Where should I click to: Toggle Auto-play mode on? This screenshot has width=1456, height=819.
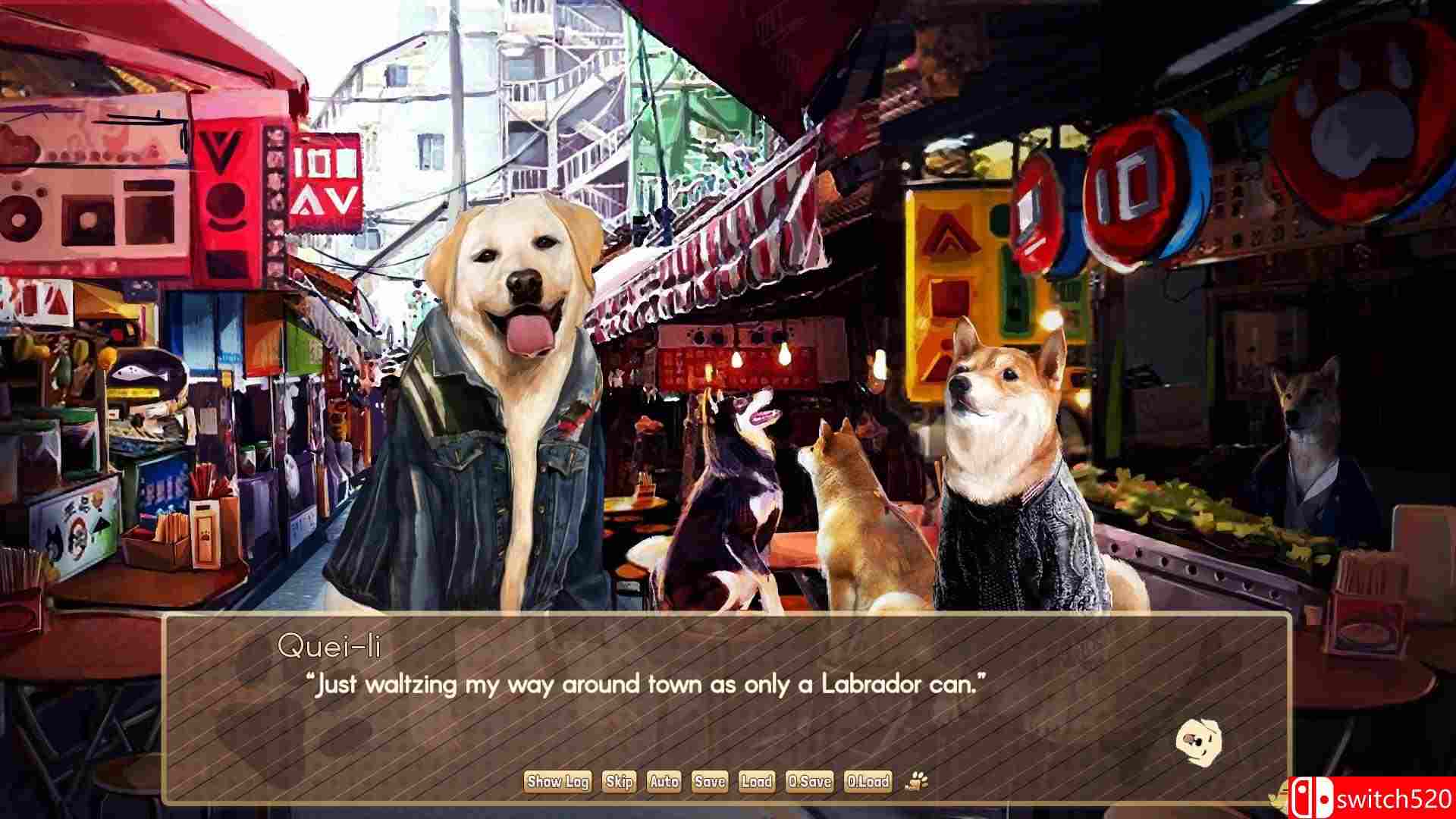664,782
